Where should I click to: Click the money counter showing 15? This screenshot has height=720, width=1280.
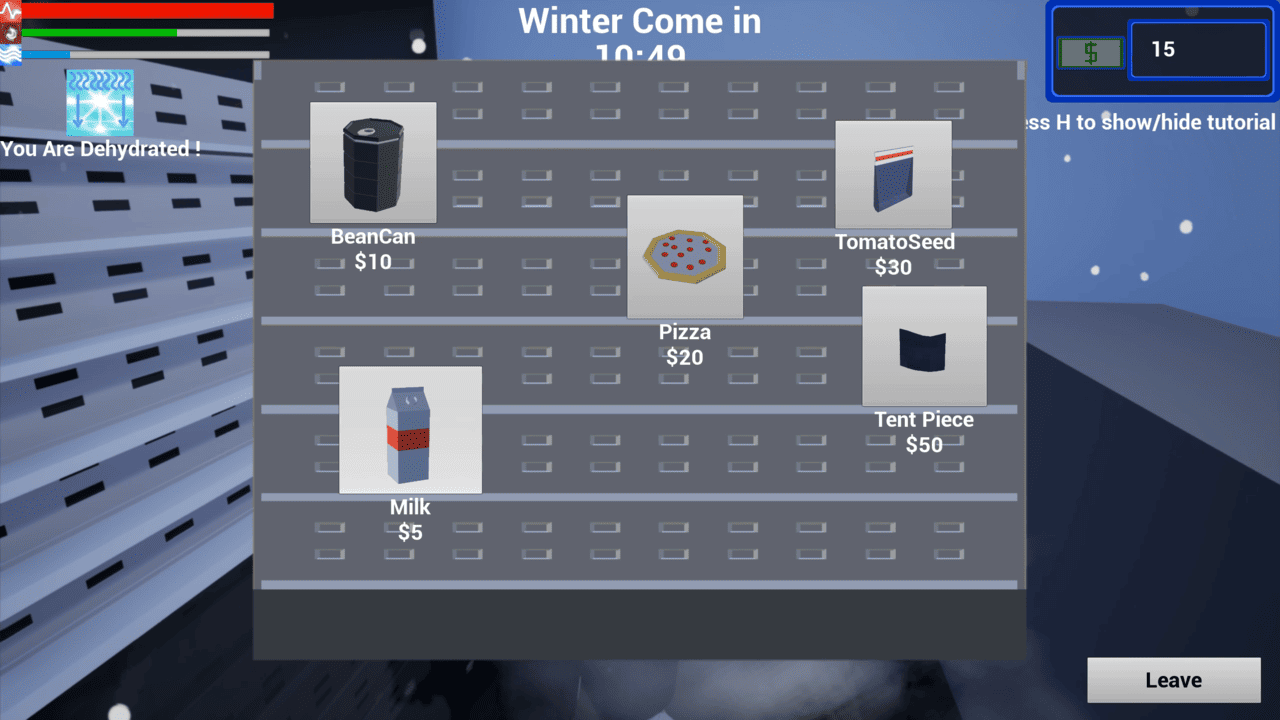(x=1198, y=49)
